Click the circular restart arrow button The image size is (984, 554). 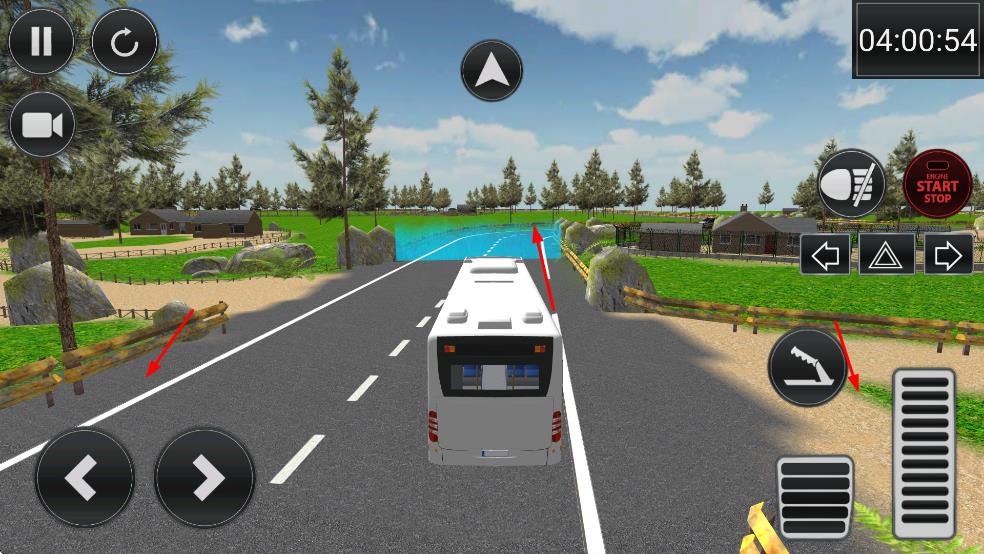(x=124, y=42)
